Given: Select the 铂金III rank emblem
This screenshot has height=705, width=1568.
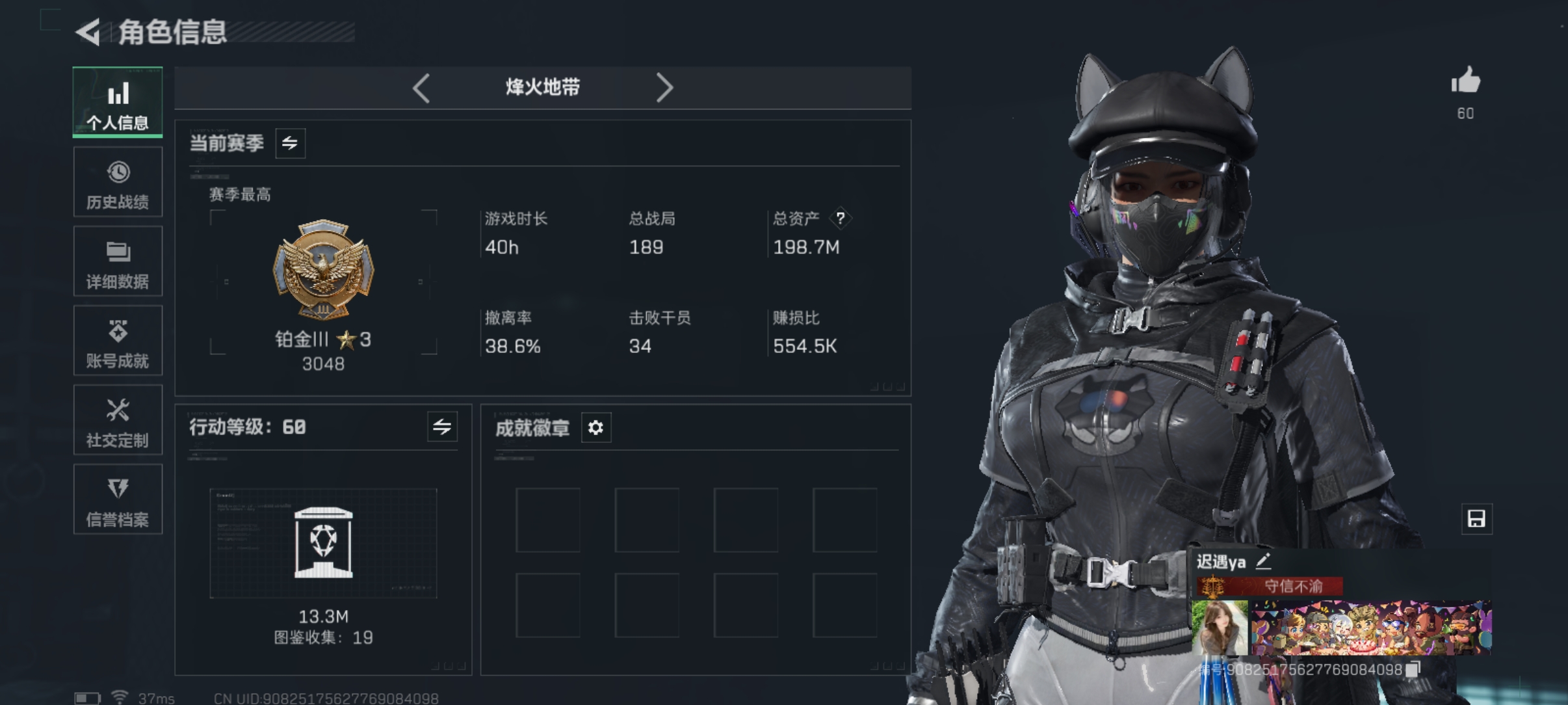Looking at the screenshot, I should click(x=323, y=270).
